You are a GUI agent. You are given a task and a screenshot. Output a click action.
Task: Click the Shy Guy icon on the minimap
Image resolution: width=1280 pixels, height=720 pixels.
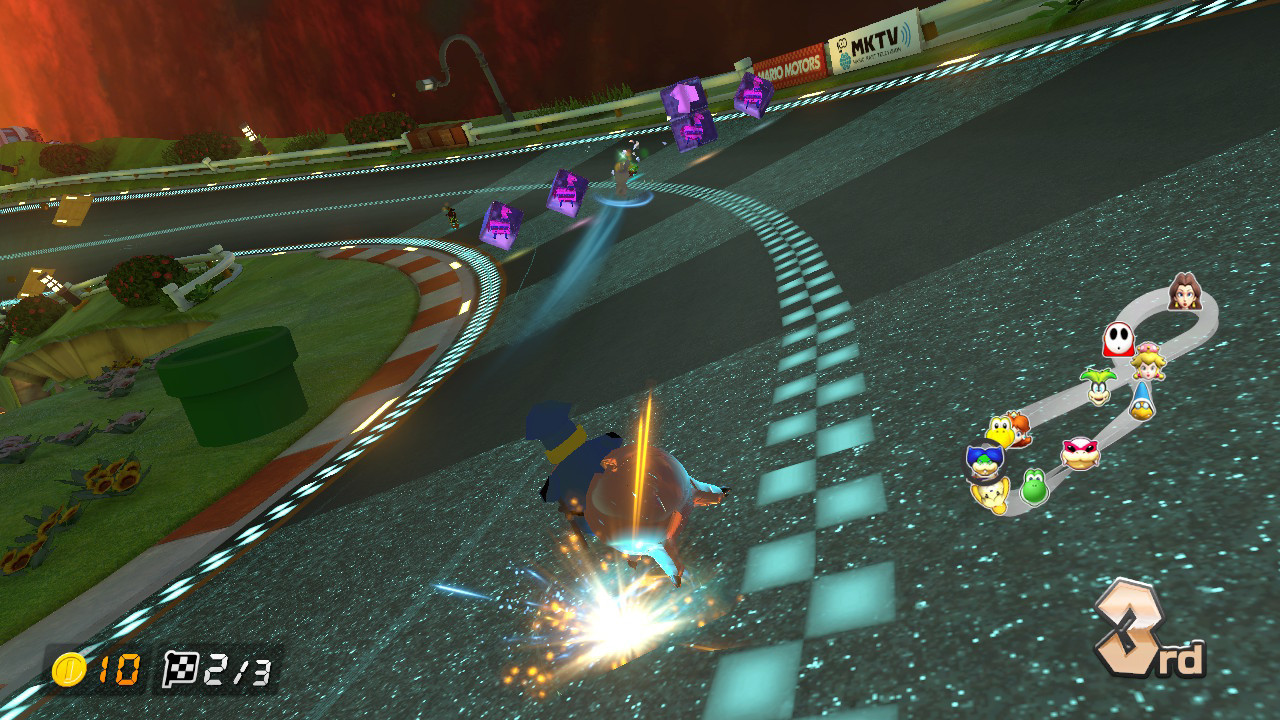pos(1117,340)
